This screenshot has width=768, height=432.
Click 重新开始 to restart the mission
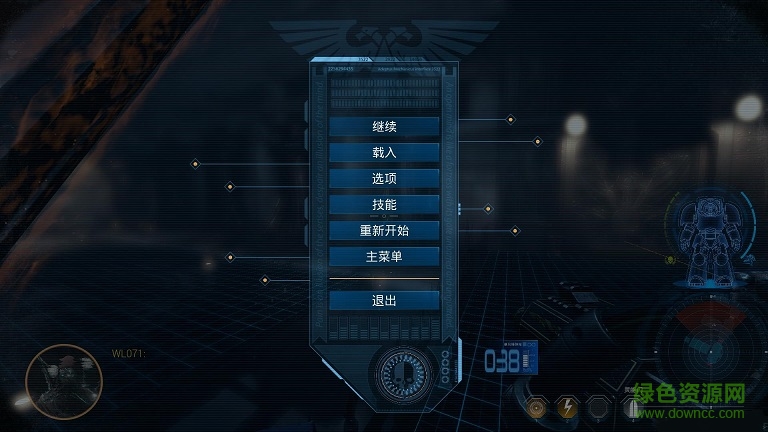384,231
